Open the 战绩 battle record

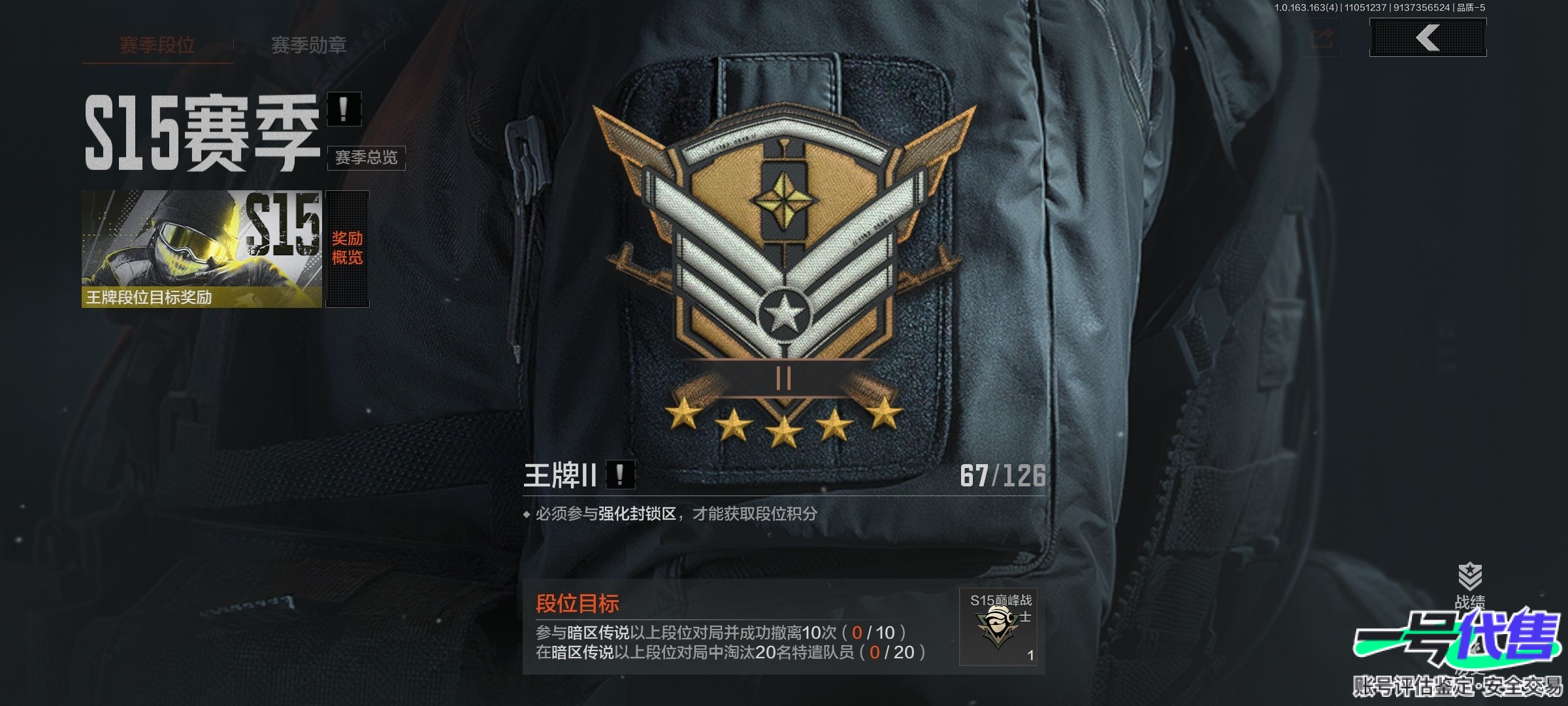click(x=1469, y=584)
